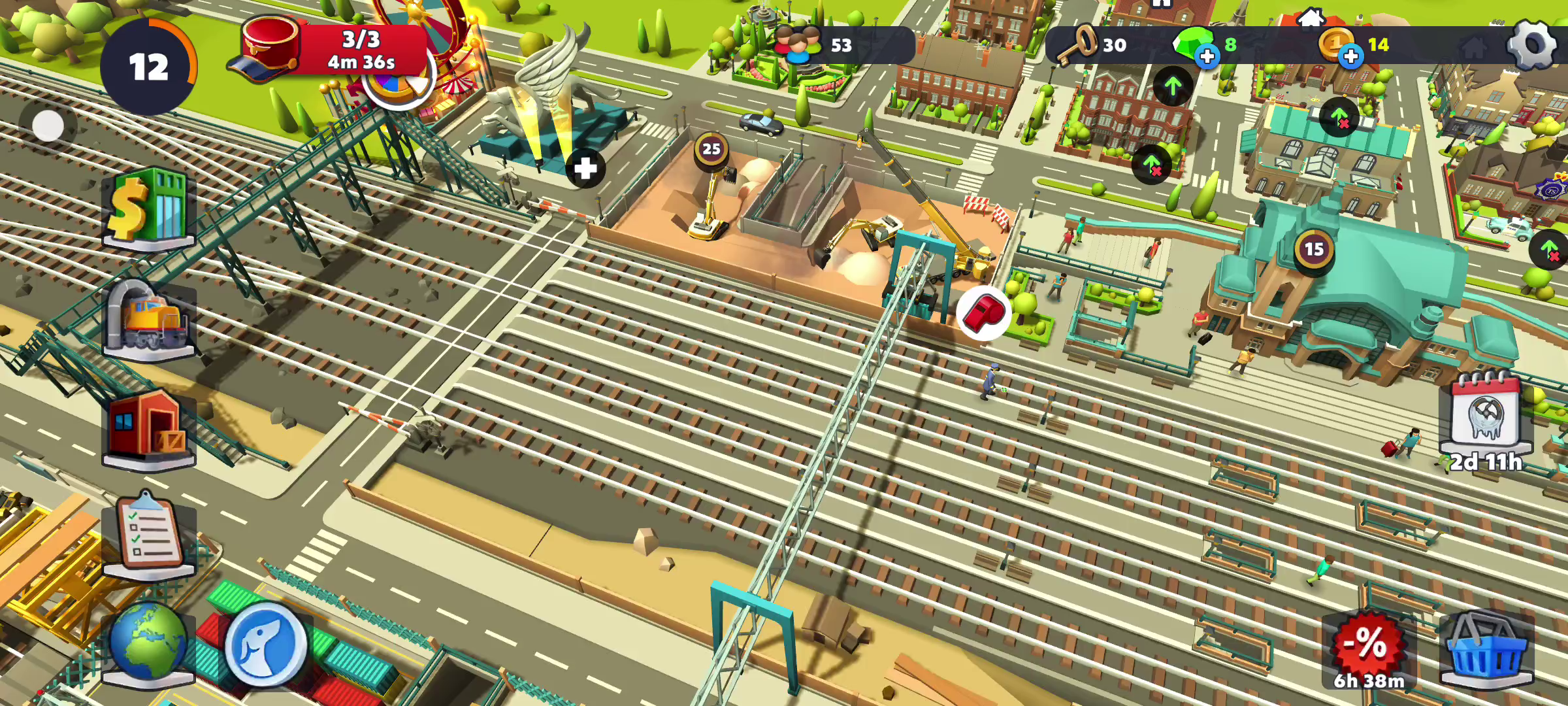
Task: Tap the level 12 player badge
Action: 149,67
